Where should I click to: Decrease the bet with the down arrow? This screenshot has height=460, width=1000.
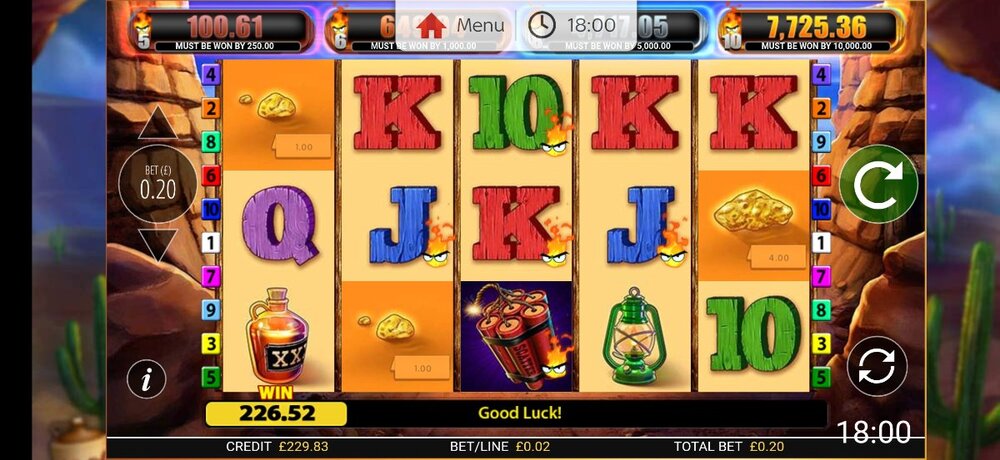point(157,244)
